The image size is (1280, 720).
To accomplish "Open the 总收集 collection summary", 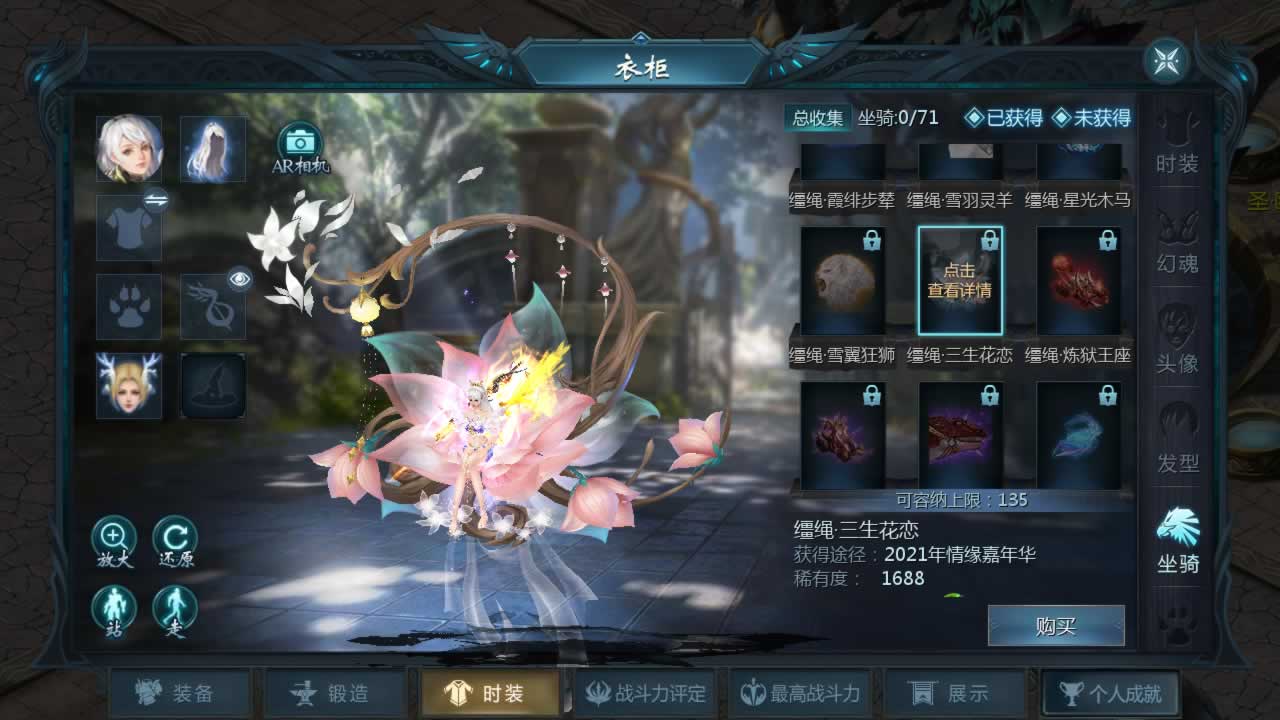I will [818, 118].
